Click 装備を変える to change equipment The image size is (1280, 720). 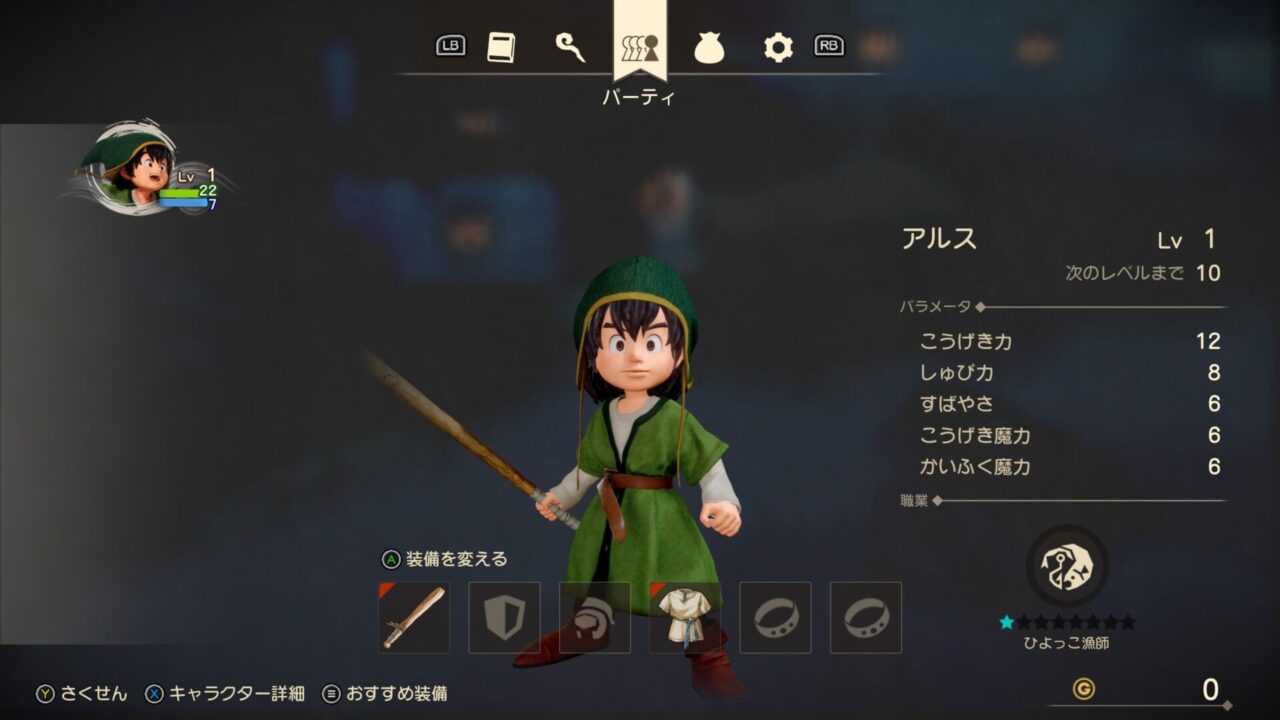445,559
